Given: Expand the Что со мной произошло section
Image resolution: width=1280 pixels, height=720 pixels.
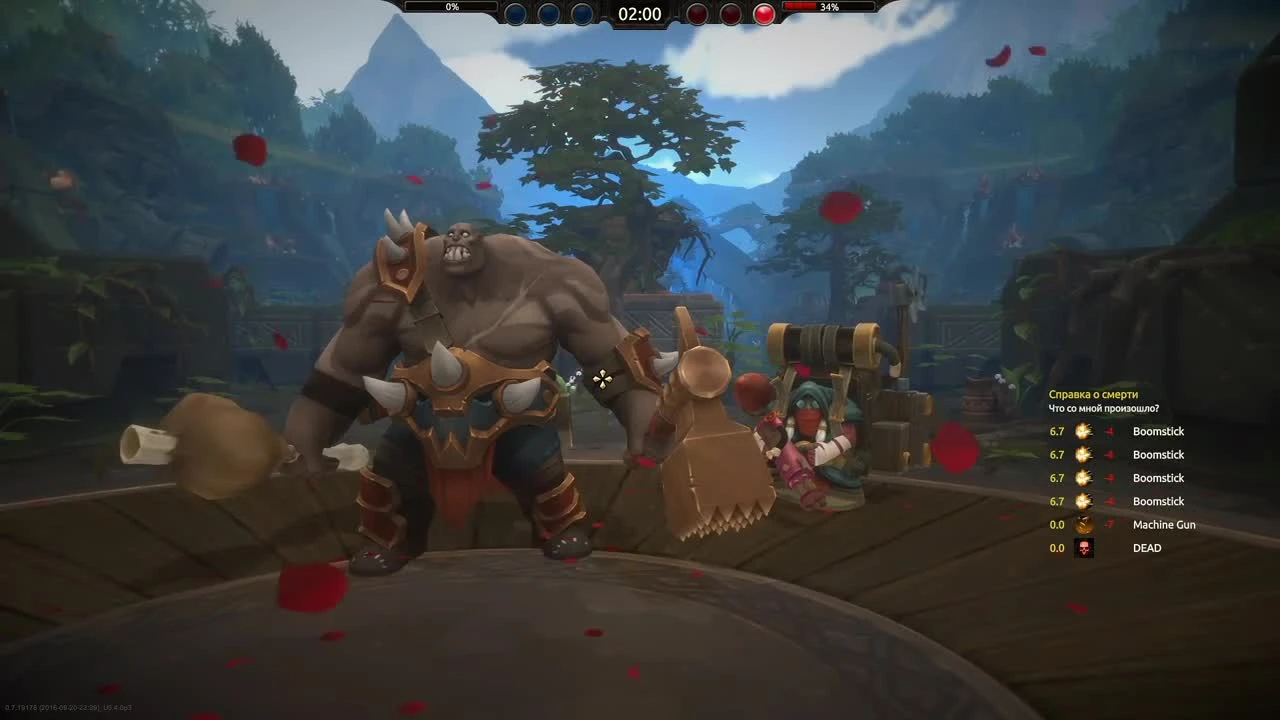Looking at the screenshot, I should [1102, 408].
